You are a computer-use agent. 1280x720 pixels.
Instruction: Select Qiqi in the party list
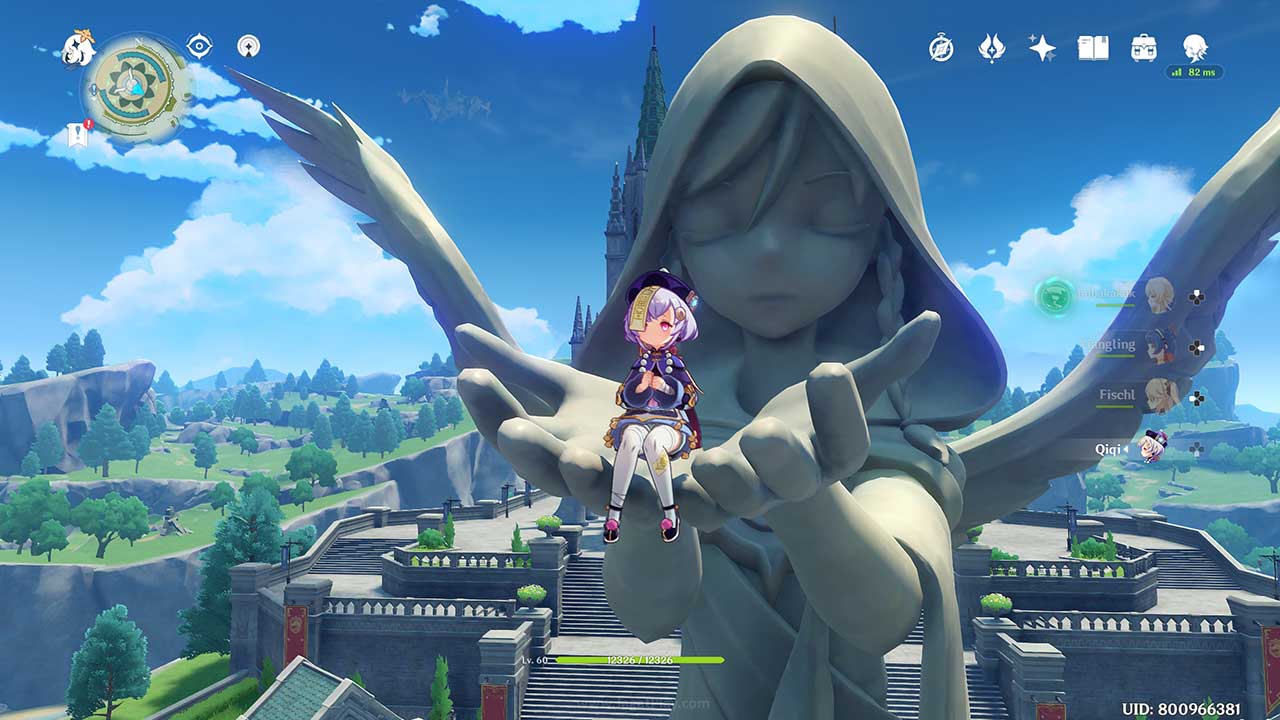tap(1154, 447)
